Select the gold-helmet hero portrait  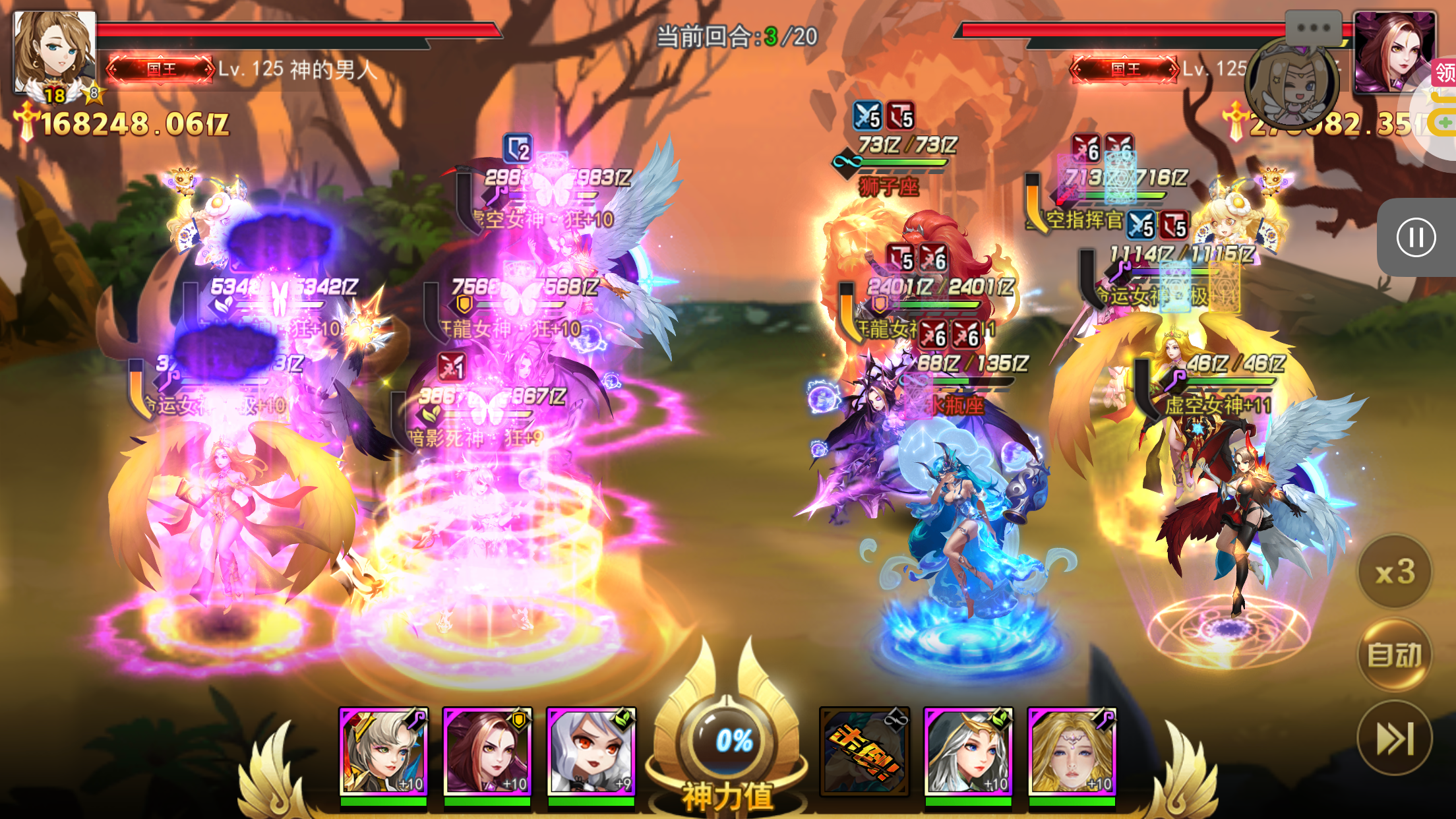pyautogui.click(x=383, y=751)
